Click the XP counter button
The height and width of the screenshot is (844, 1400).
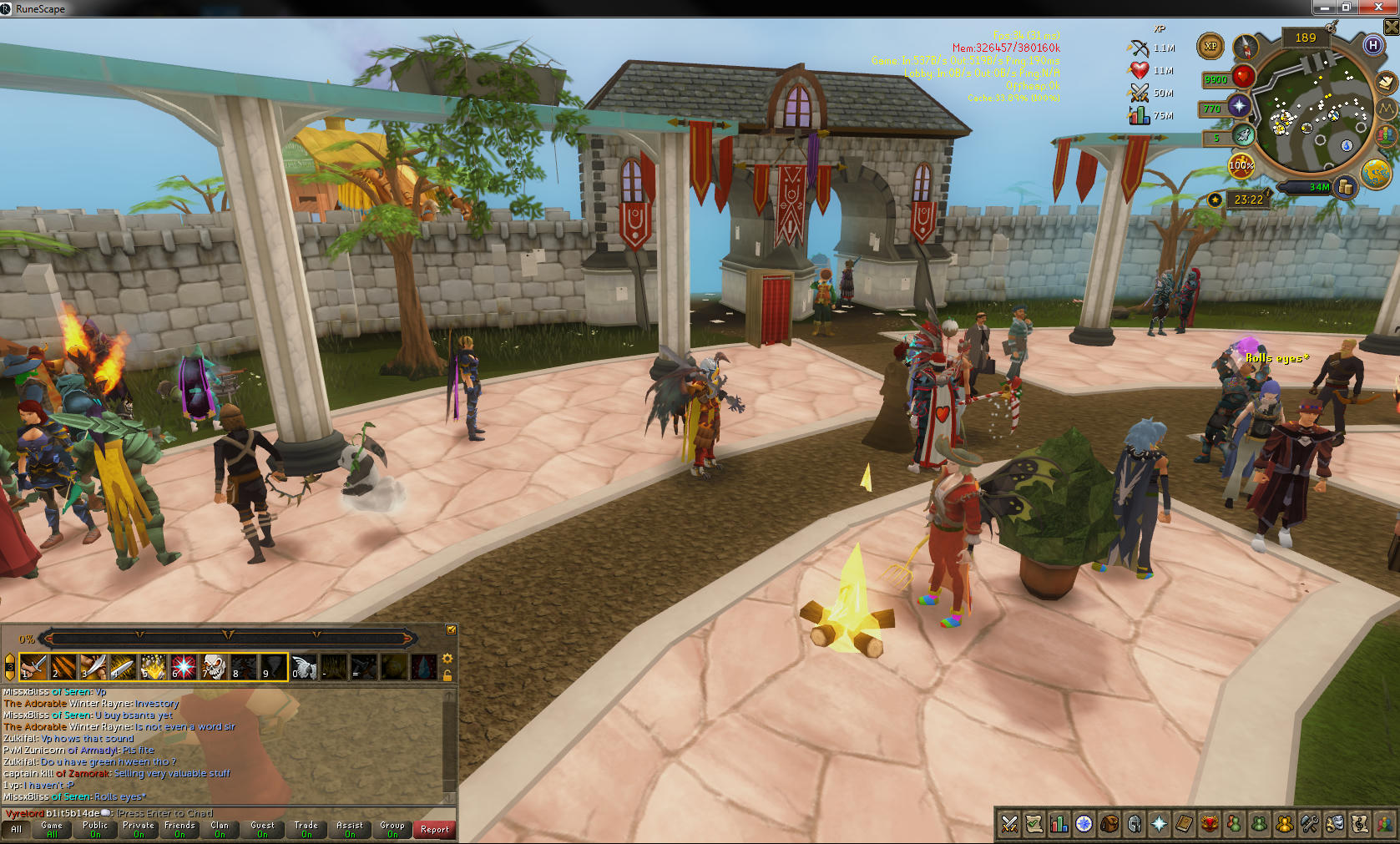1210,47
